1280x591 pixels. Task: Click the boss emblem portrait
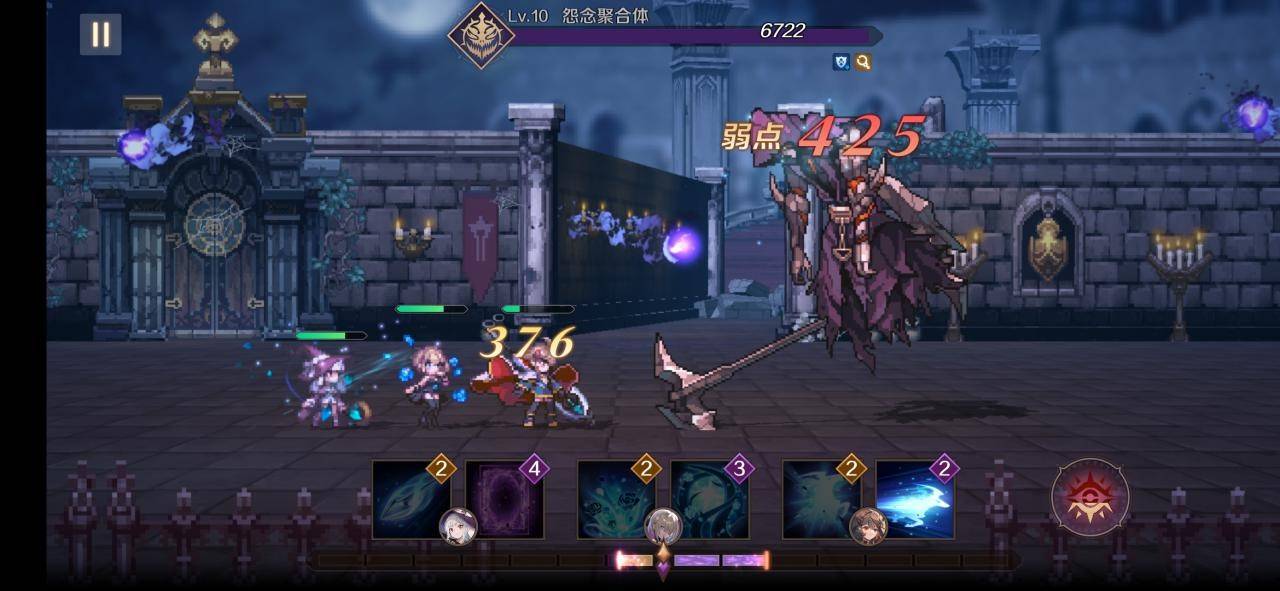[x=481, y=35]
